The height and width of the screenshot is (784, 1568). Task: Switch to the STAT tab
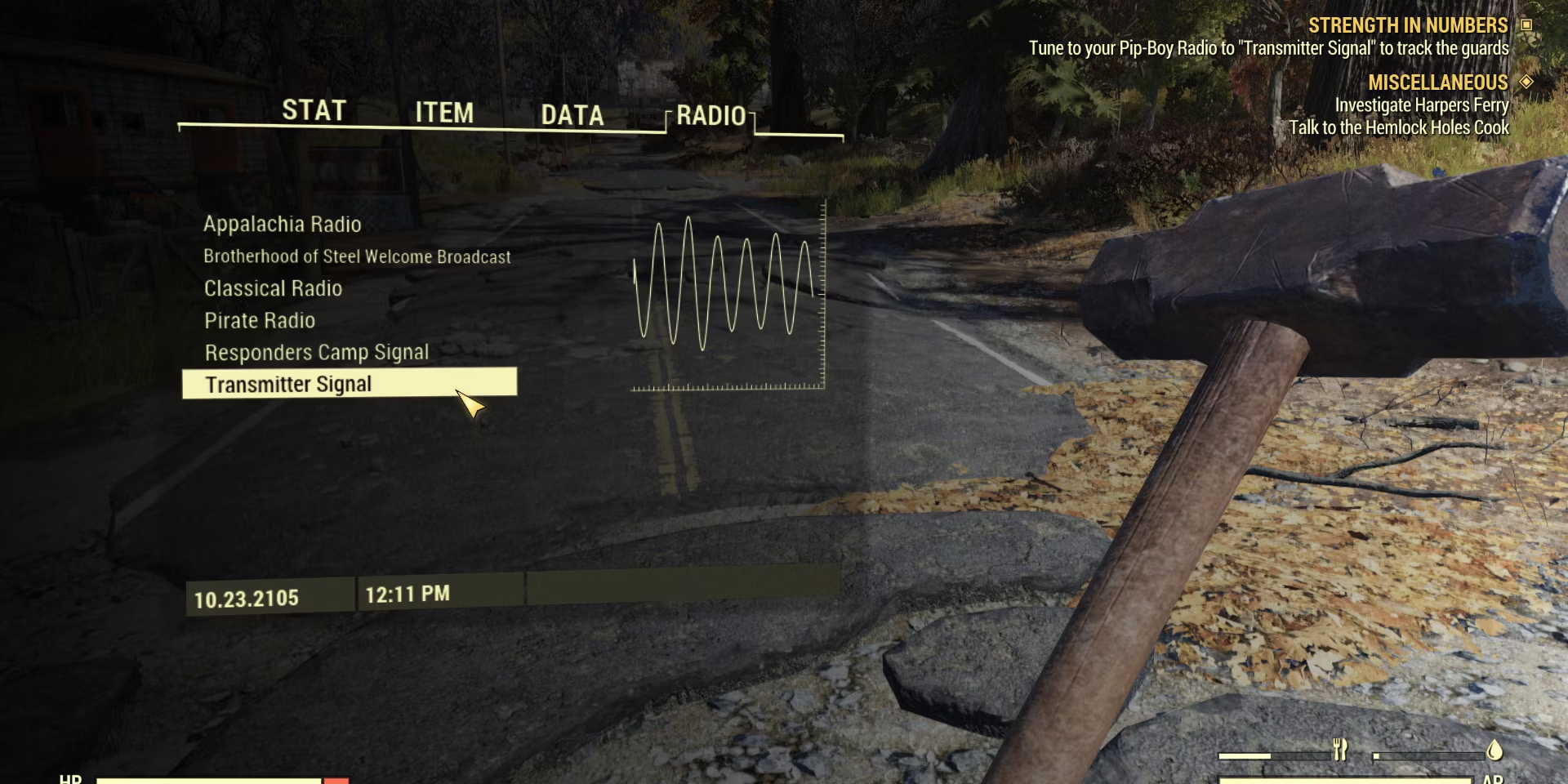click(x=314, y=110)
